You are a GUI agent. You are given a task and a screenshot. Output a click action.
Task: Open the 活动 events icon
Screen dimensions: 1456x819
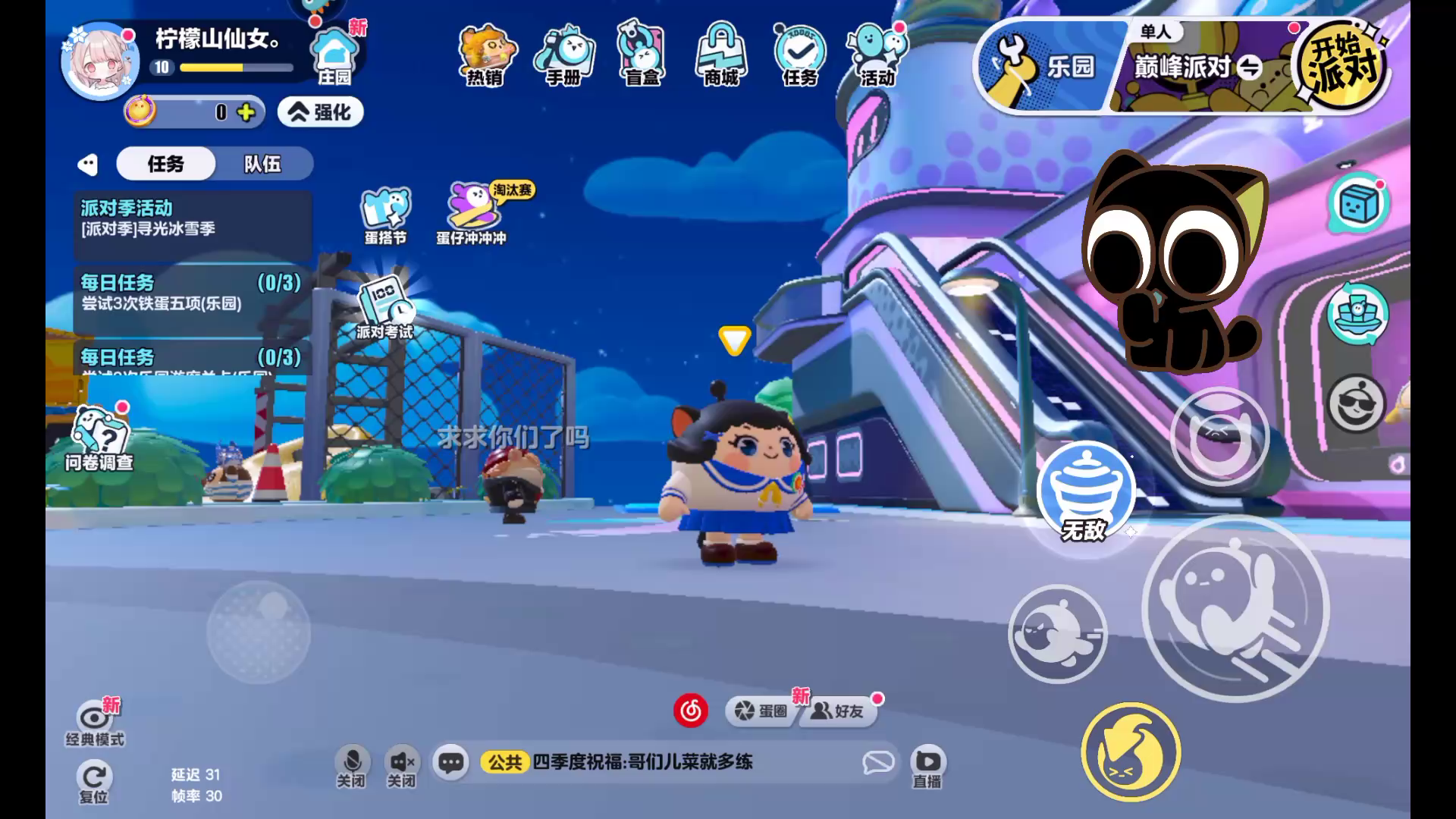[877, 55]
